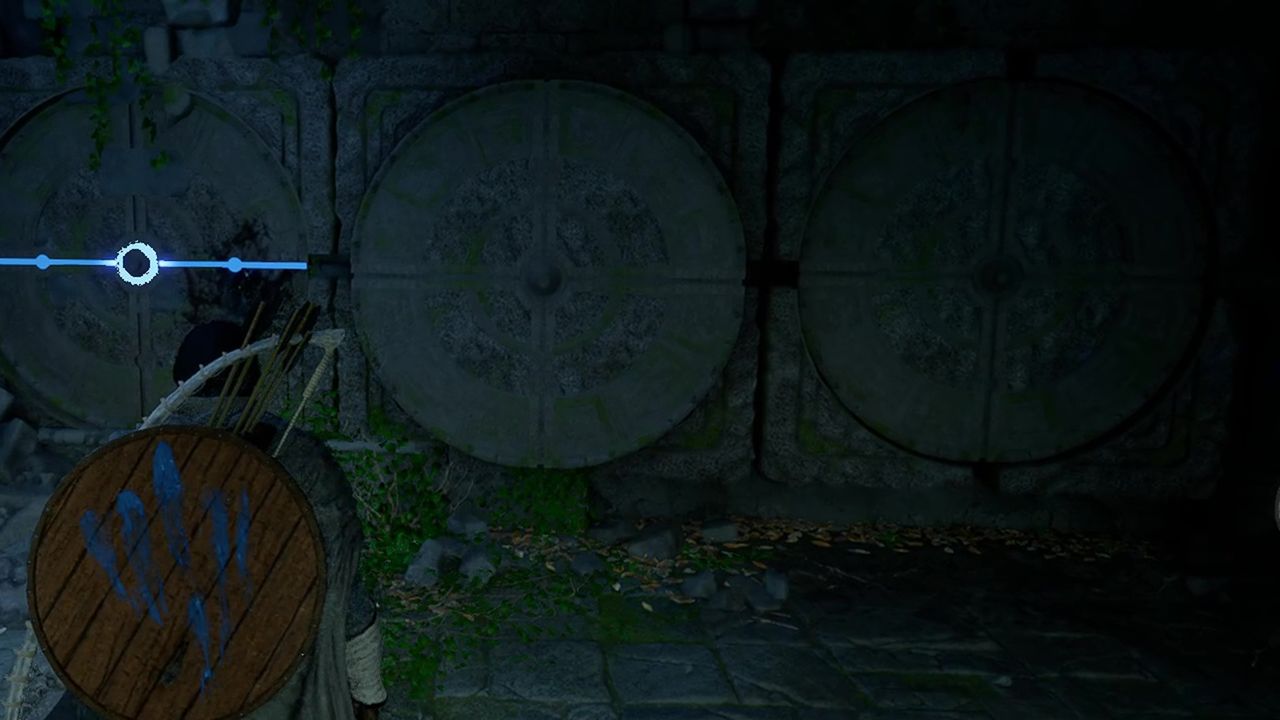Screen dimensions: 1280x720
Task: Select the left blue node on the aim line
Action: point(42,263)
